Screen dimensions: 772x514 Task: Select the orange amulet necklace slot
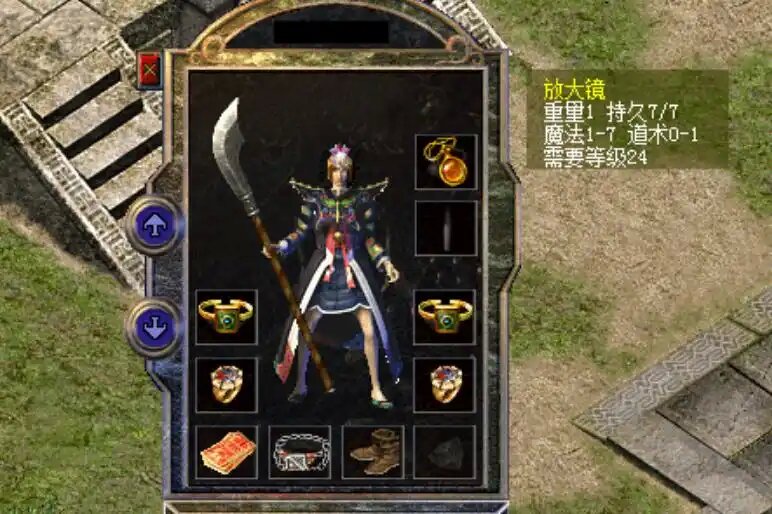coord(445,162)
